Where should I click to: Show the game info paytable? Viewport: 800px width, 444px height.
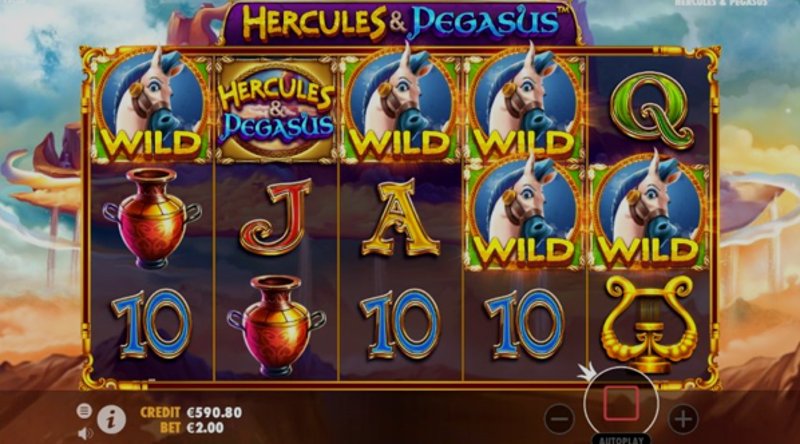[111, 419]
